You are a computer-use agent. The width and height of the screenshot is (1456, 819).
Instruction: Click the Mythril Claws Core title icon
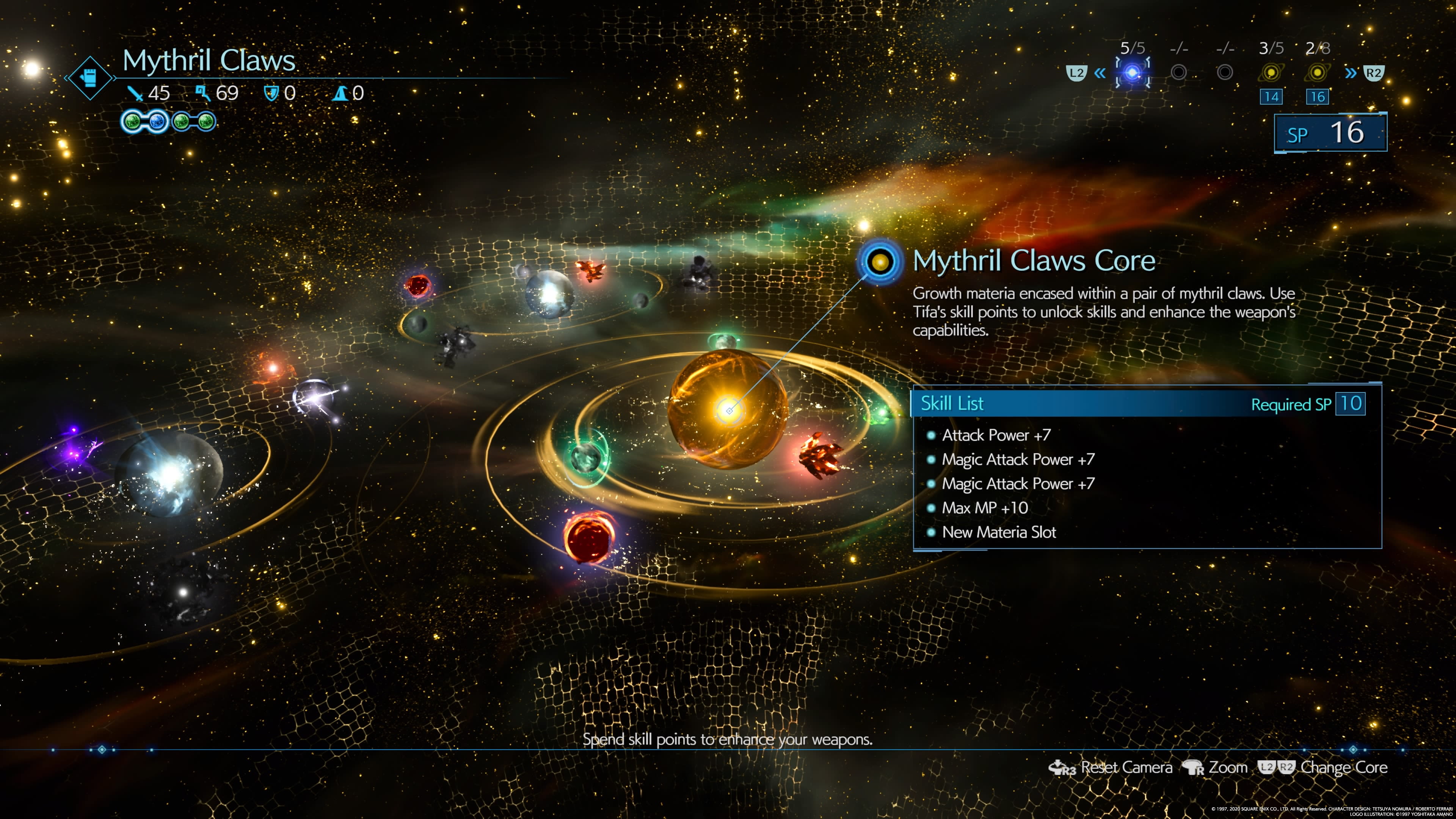pos(879,262)
